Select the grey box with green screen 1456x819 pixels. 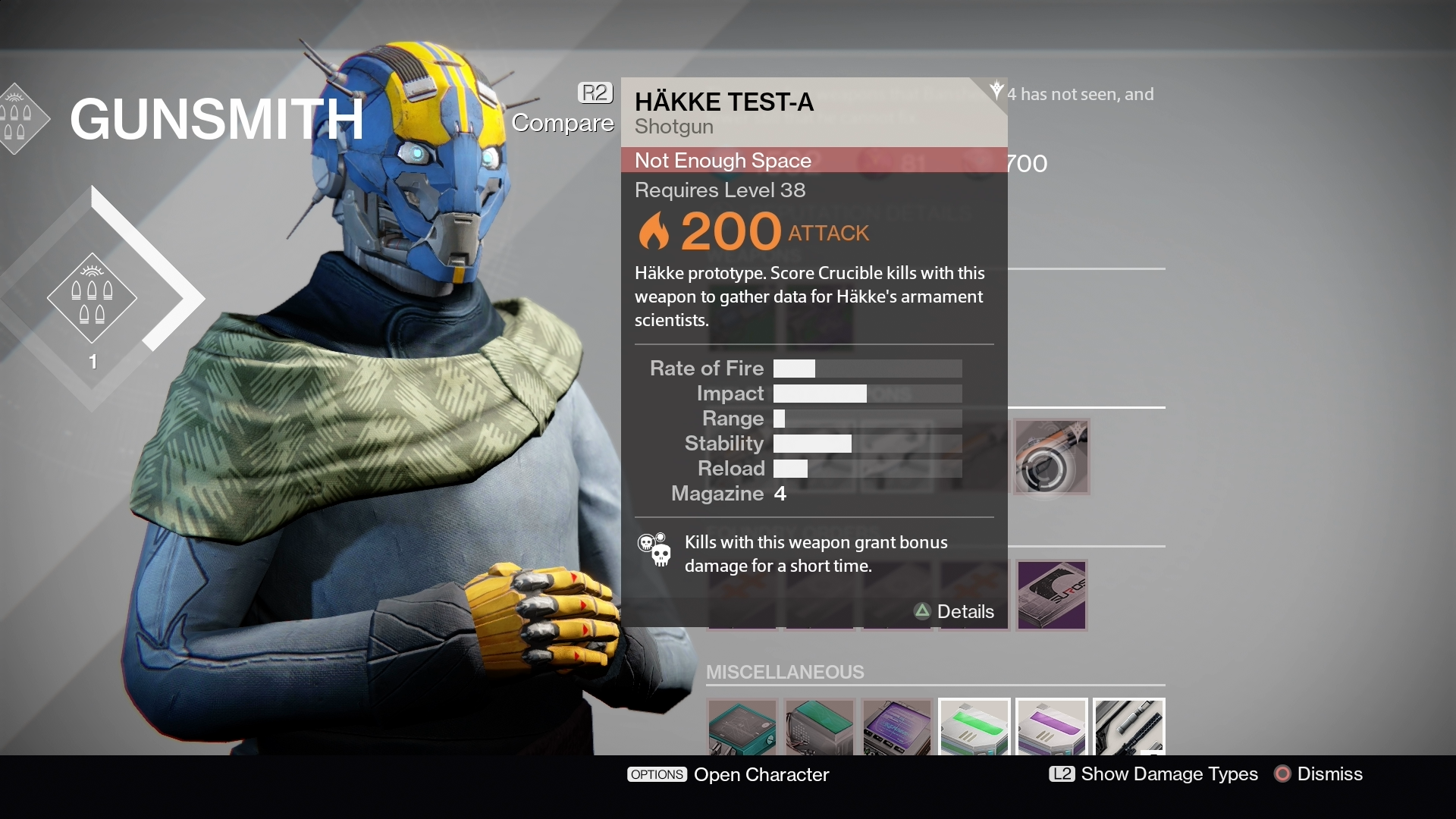tap(820, 727)
